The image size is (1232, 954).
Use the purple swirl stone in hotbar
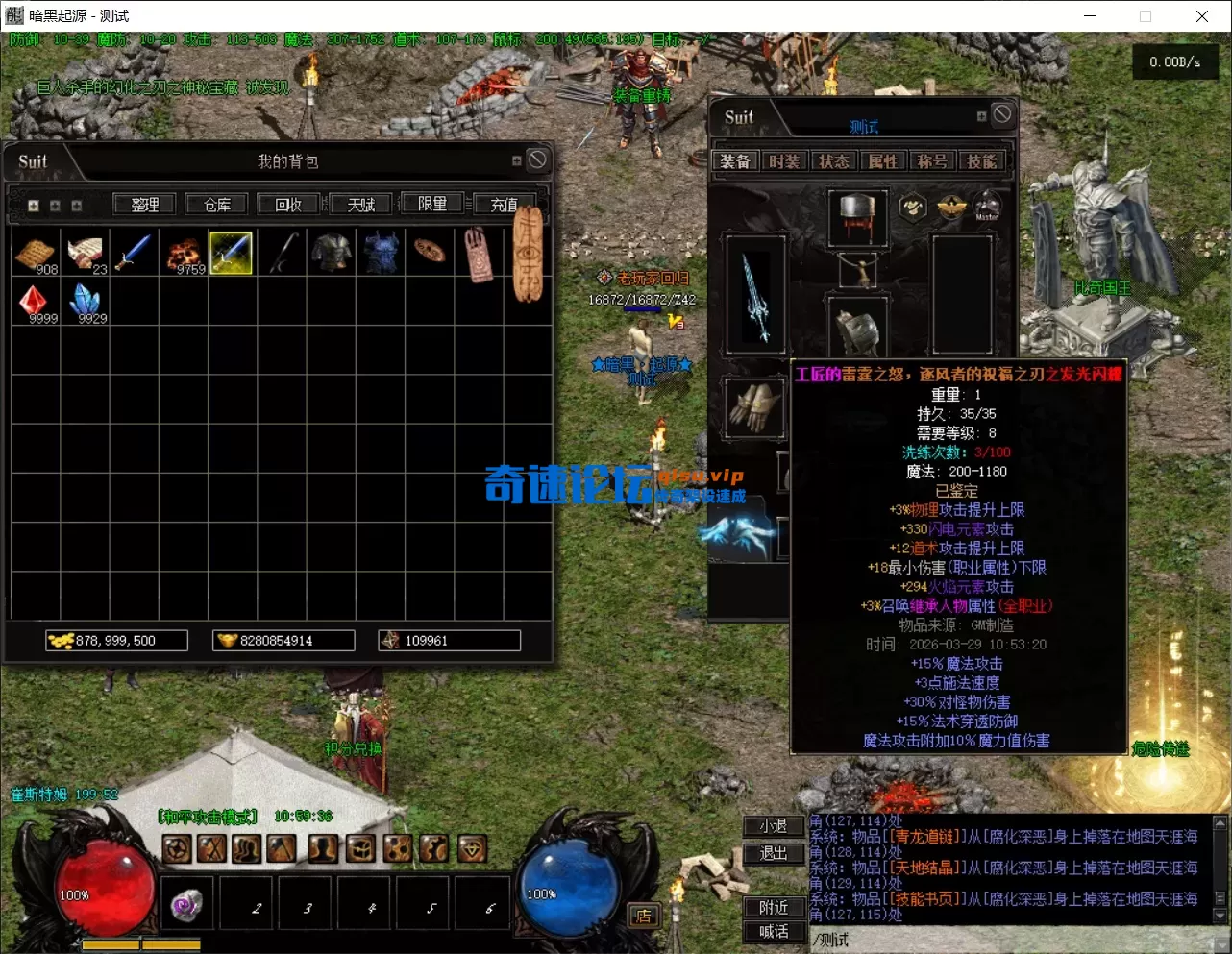[x=186, y=904]
